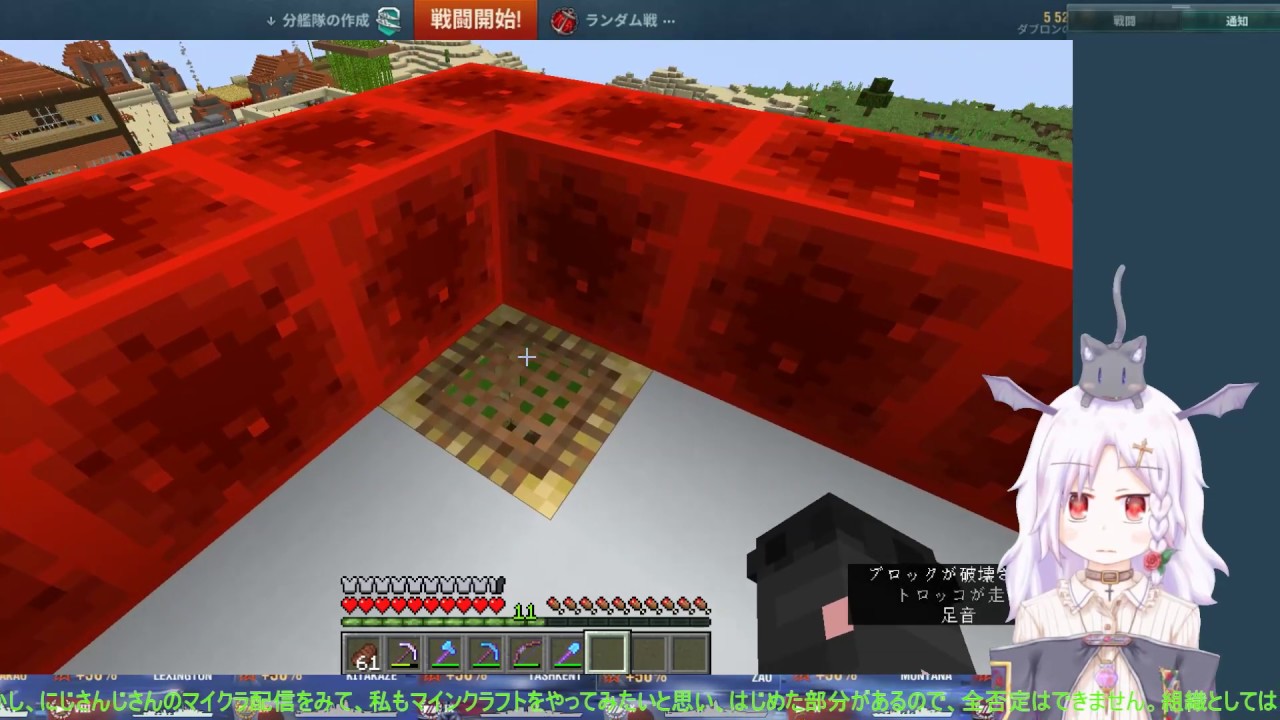Viewport: 1280px width, 720px height.
Task: Click the shield emblem next to 分艦隊の作成
Action: click(x=386, y=21)
